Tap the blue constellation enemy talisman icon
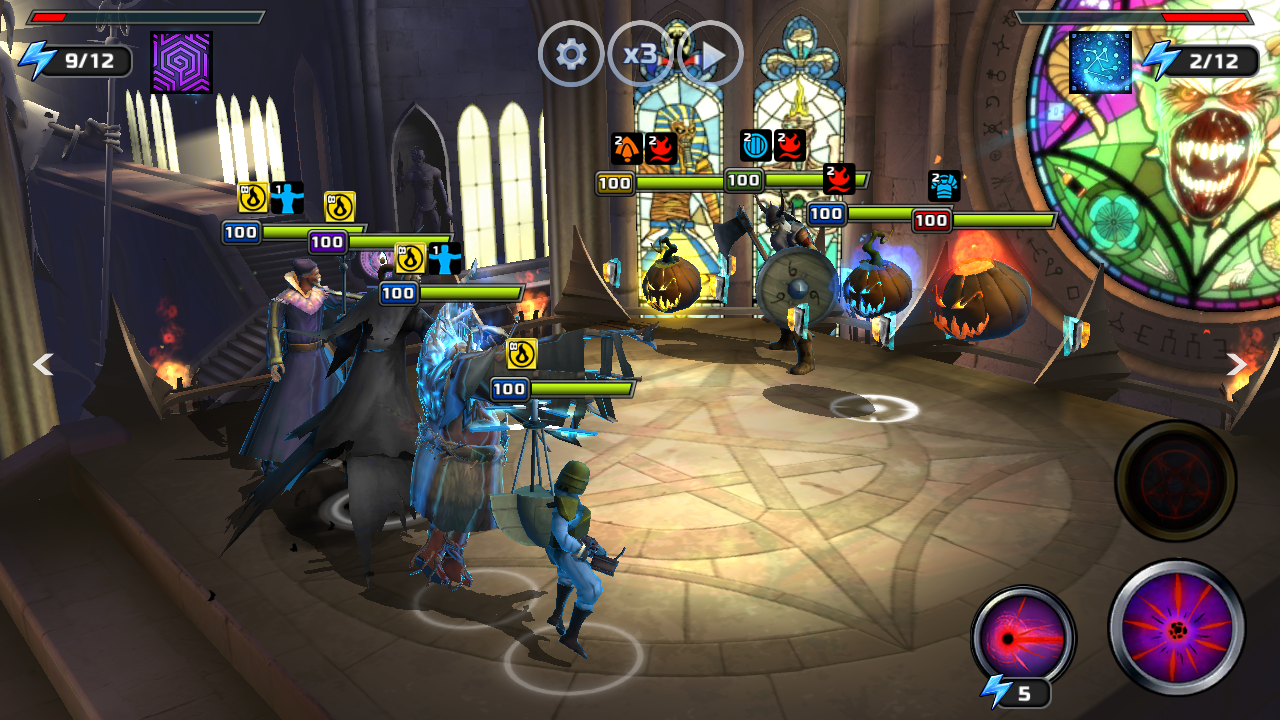Viewport: 1280px width, 720px height. [1100, 62]
